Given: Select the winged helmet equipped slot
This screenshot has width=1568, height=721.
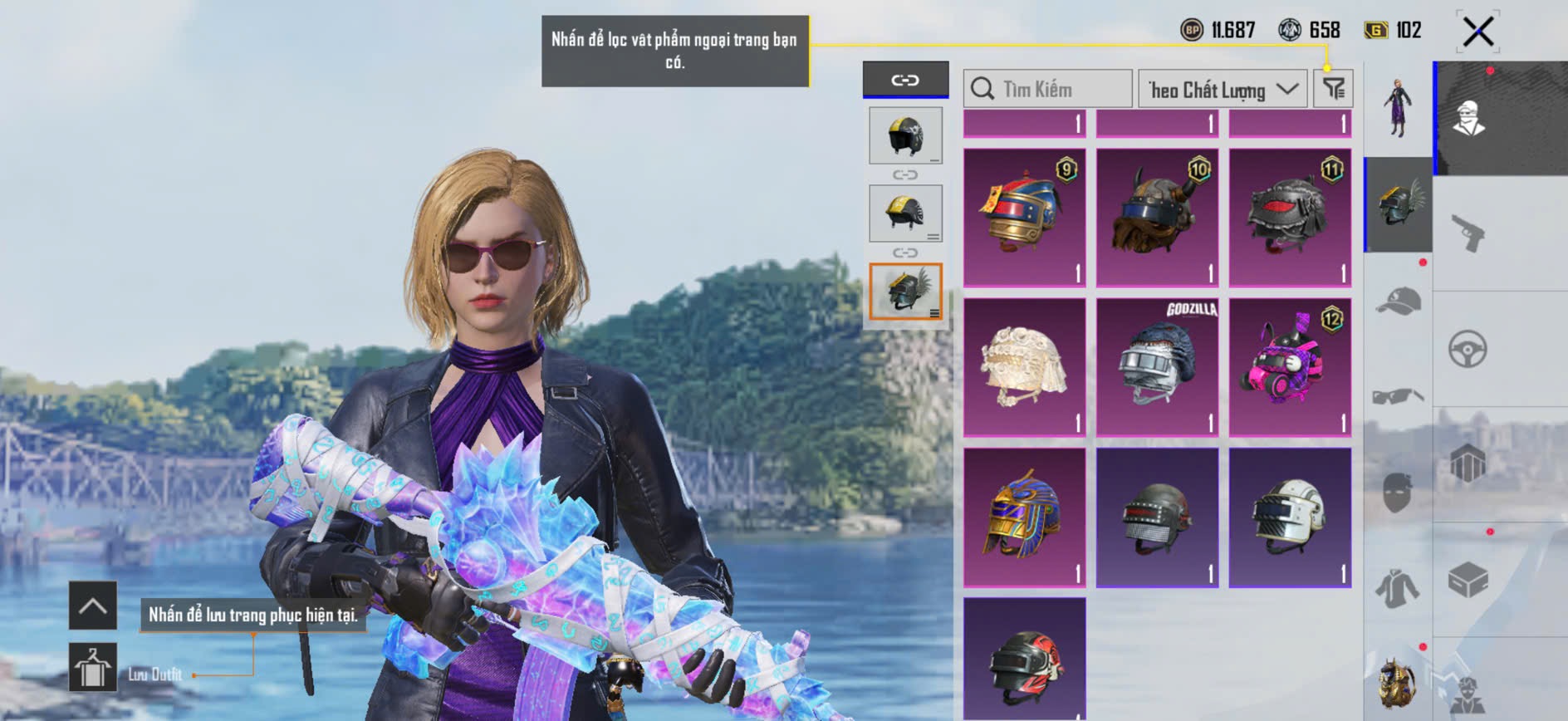Looking at the screenshot, I should (905, 292).
